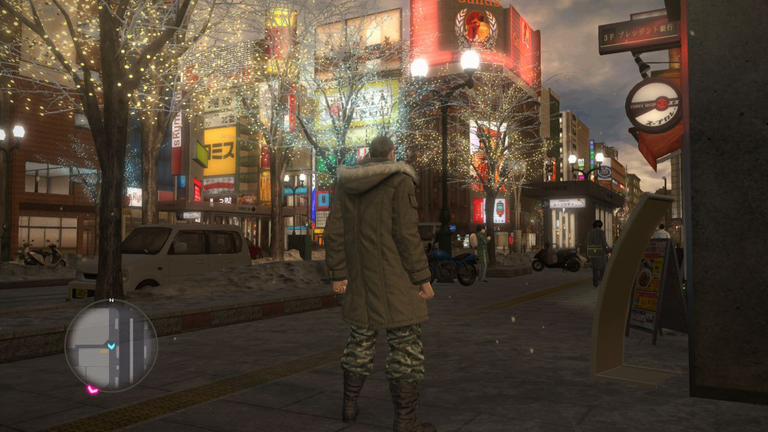Open the circular street minimap
The width and height of the screenshot is (768, 432).
tap(111, 345)
